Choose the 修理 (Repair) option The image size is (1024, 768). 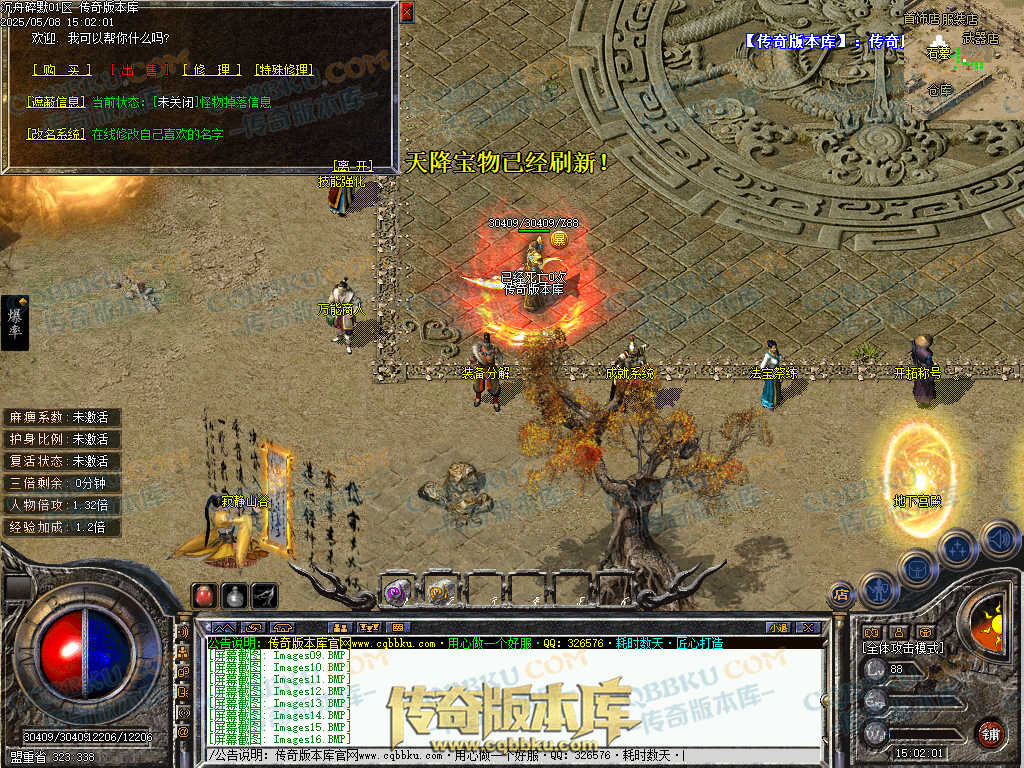[x=212, y=70]
